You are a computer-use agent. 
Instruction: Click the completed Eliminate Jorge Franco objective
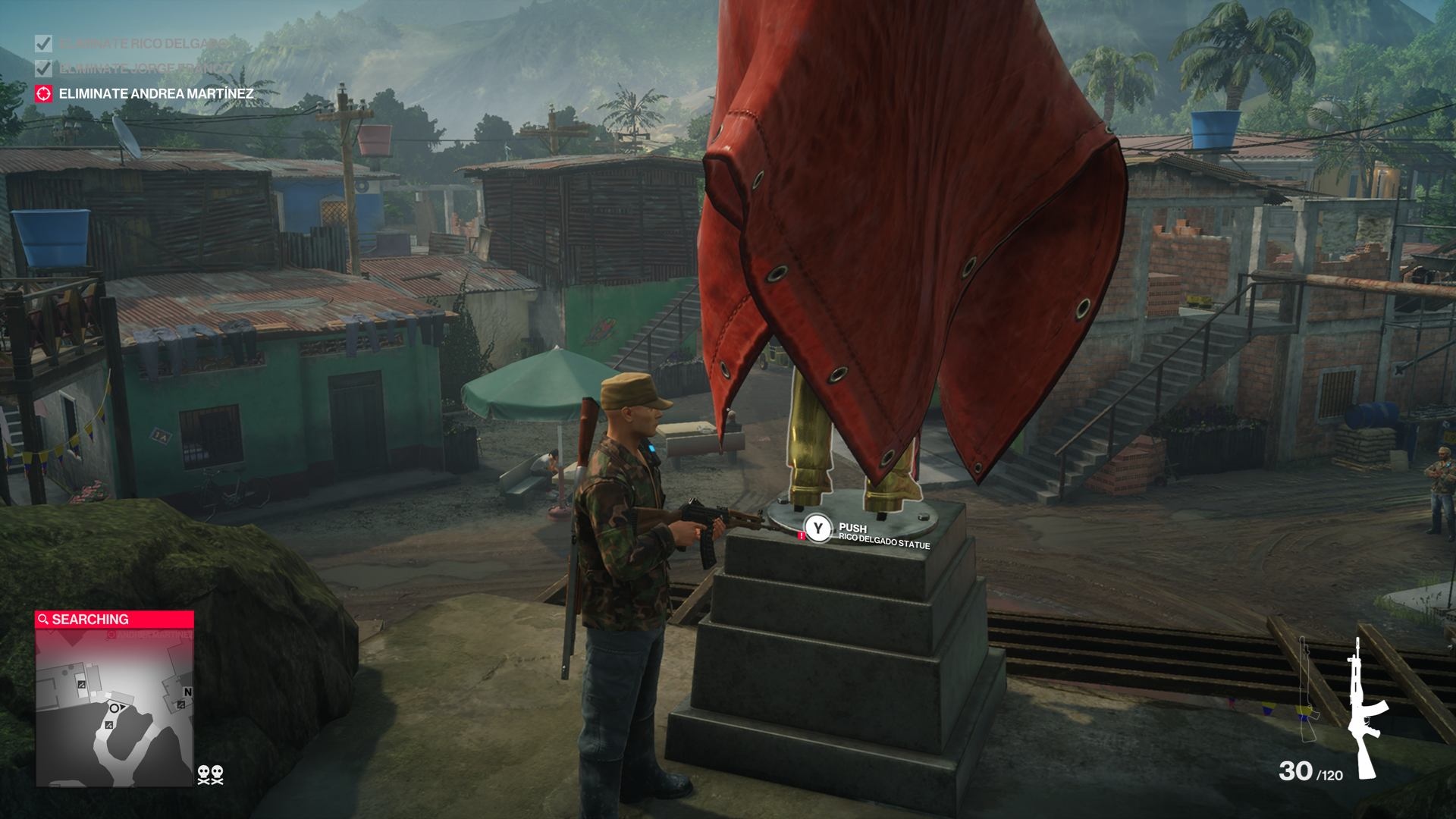pos(144,69)
